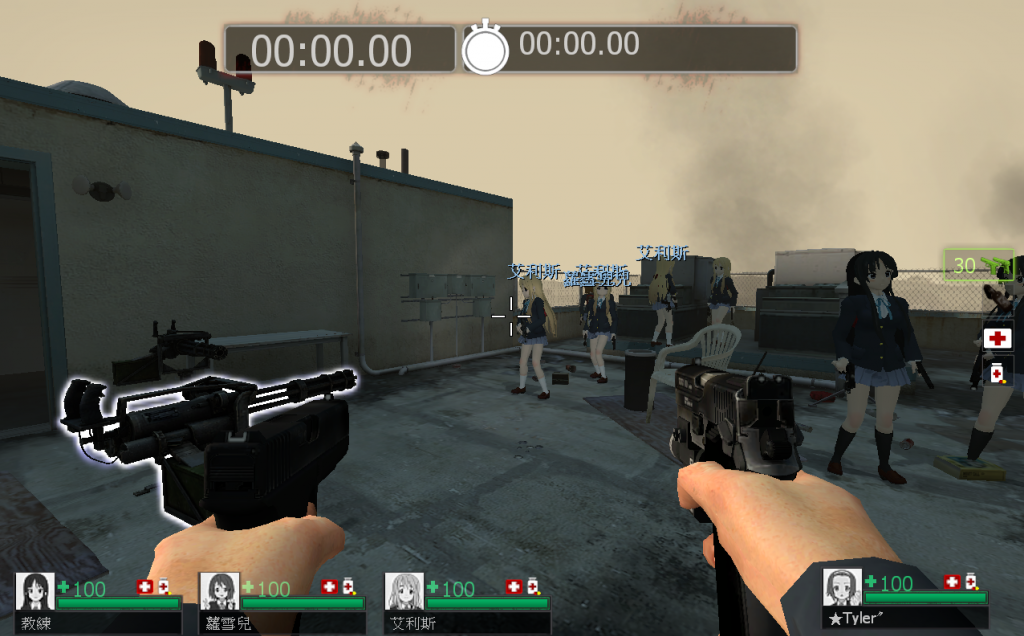The height and width of the screenshot is (636, 1024).
Task: Select the first aid kit slot
Action: (x=997, y=338)
